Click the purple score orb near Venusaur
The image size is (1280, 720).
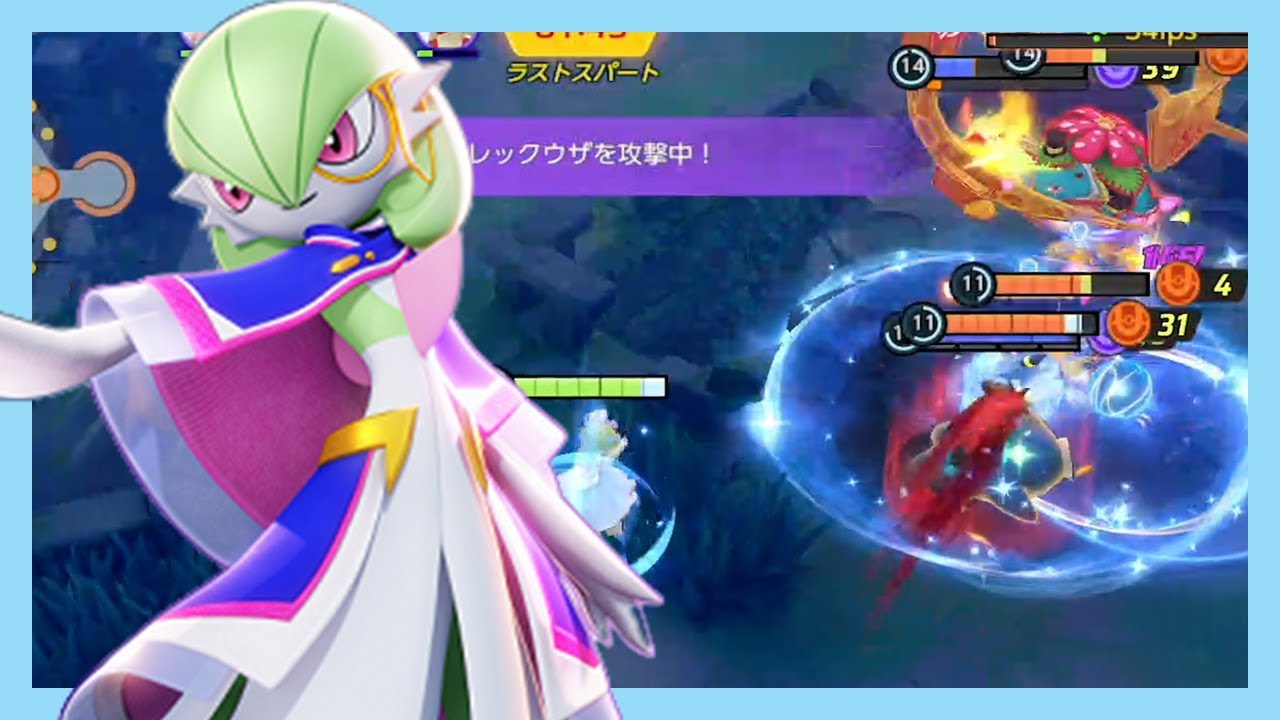pyautogui.click(x=1118, y=73)
